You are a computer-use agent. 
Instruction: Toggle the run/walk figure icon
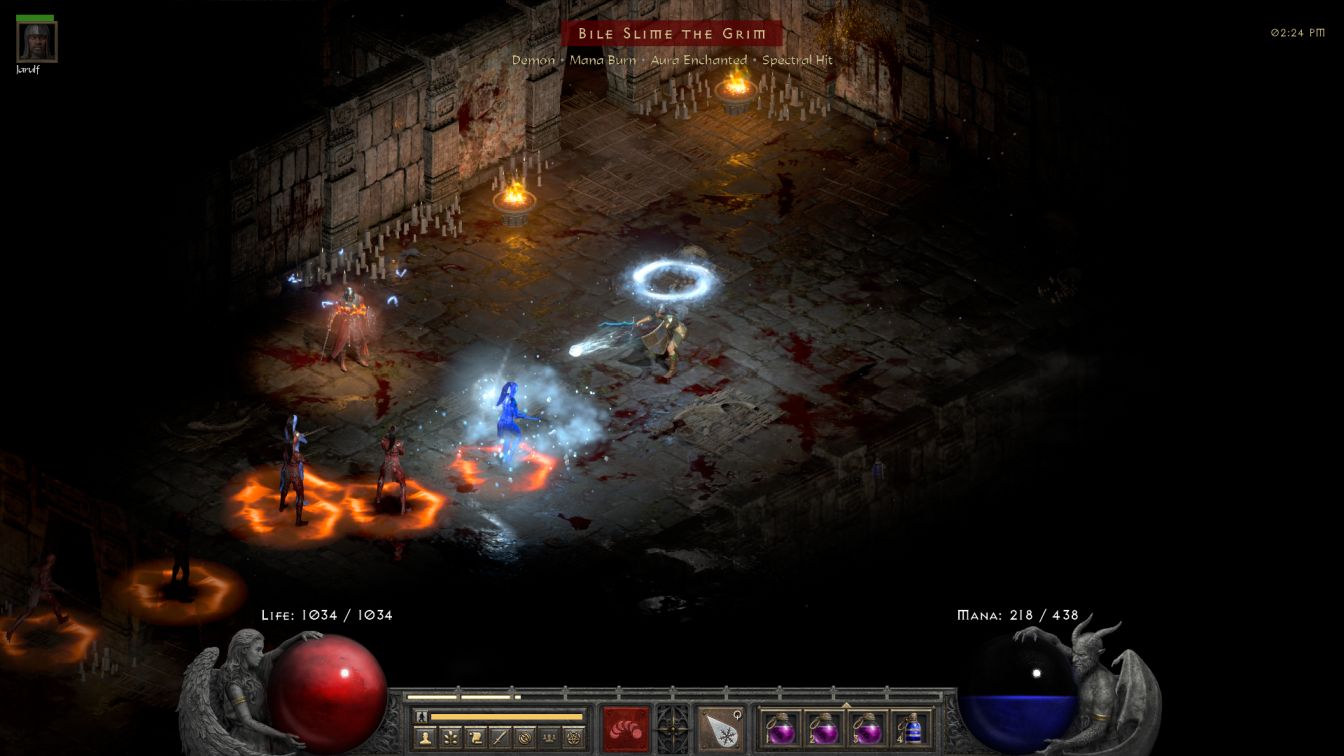click(422, 716)
